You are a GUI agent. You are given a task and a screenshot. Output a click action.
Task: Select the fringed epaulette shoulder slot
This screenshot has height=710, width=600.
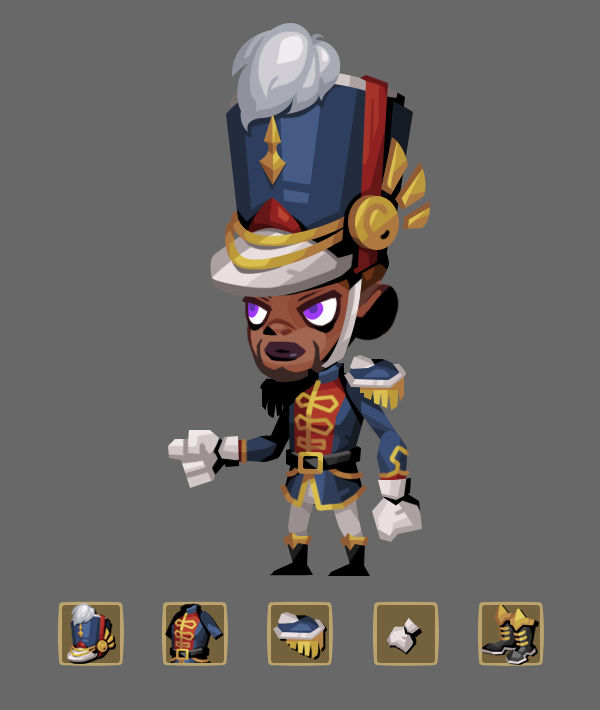click(x=300, y=634)
